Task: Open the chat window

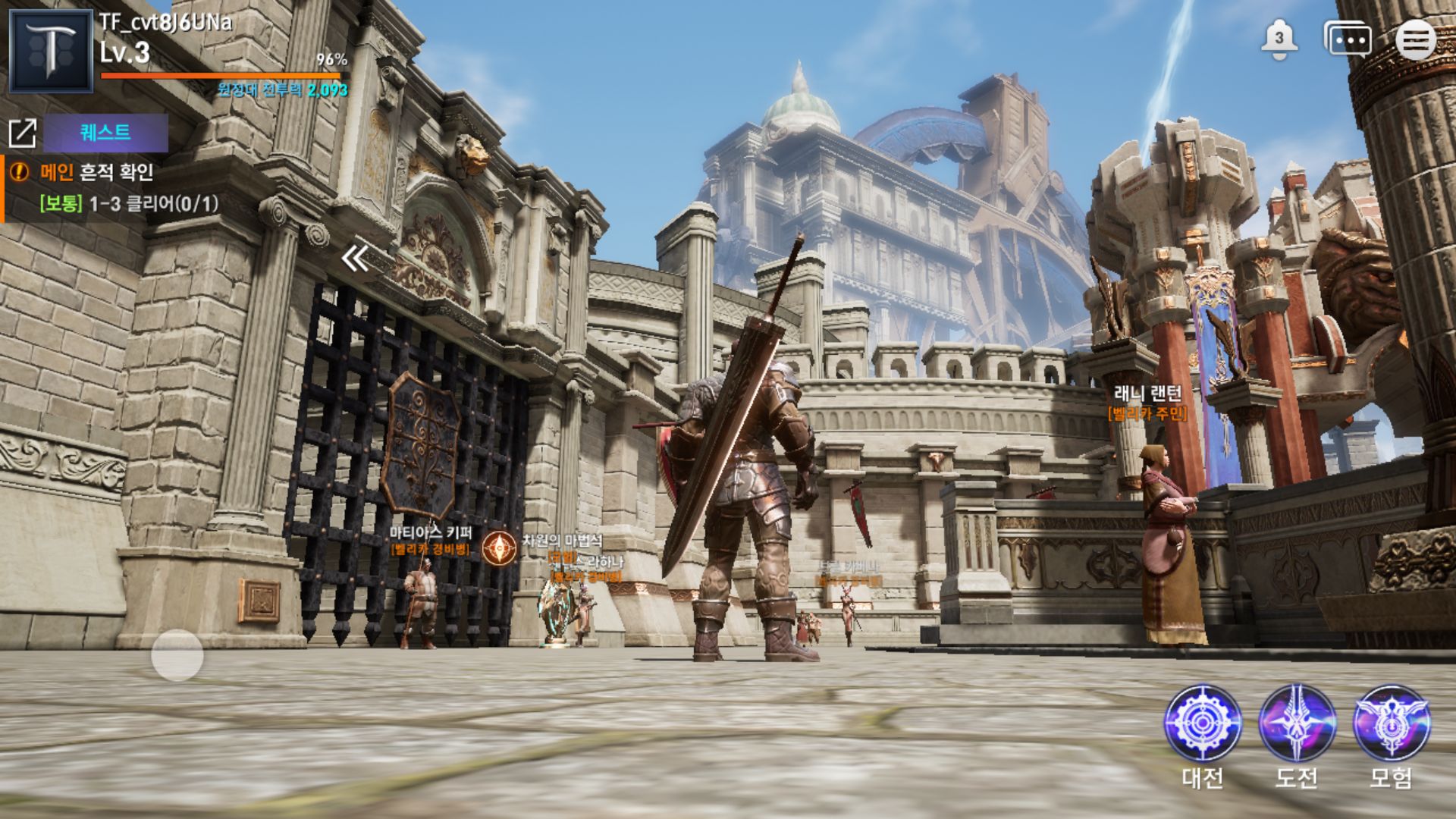Action: (1348, 39)
